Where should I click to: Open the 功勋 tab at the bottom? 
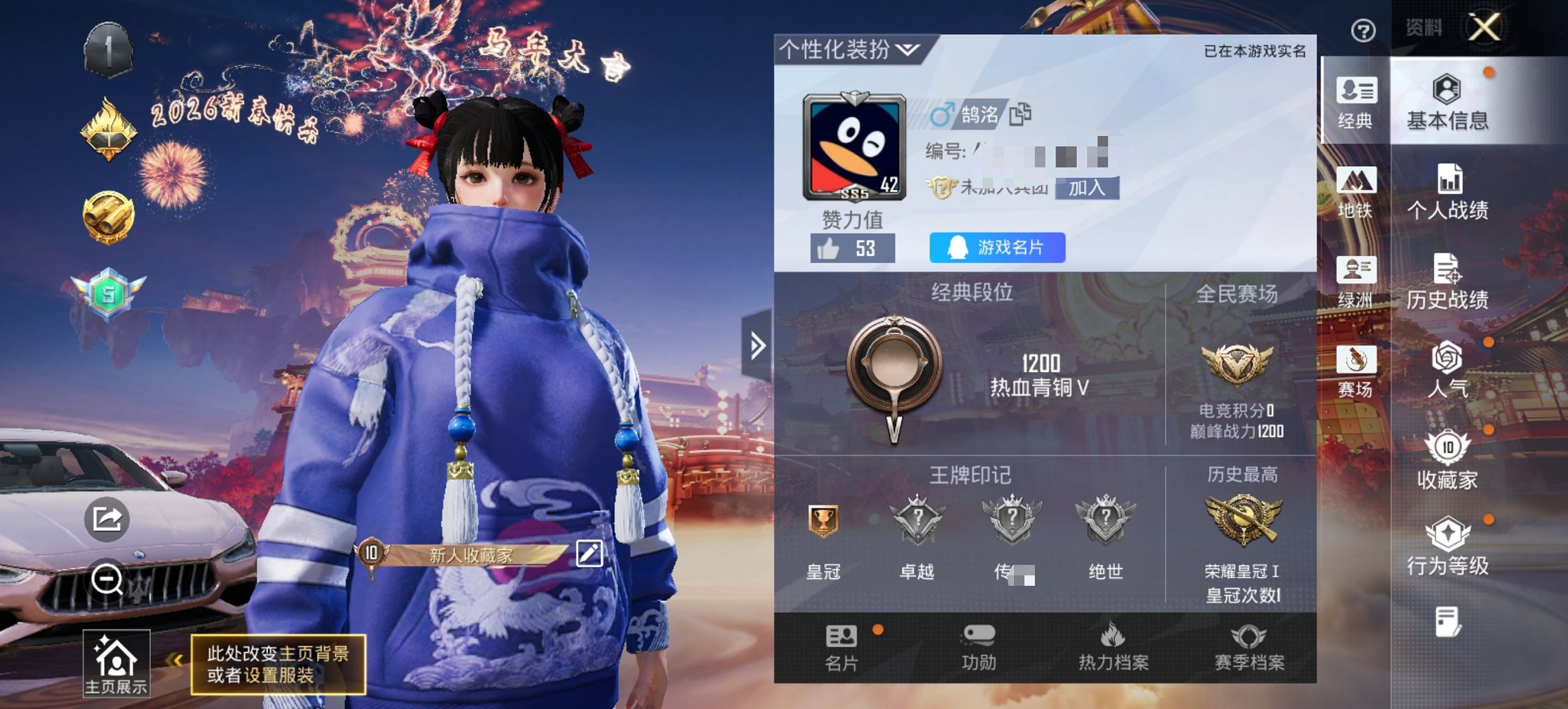point(980,646)
